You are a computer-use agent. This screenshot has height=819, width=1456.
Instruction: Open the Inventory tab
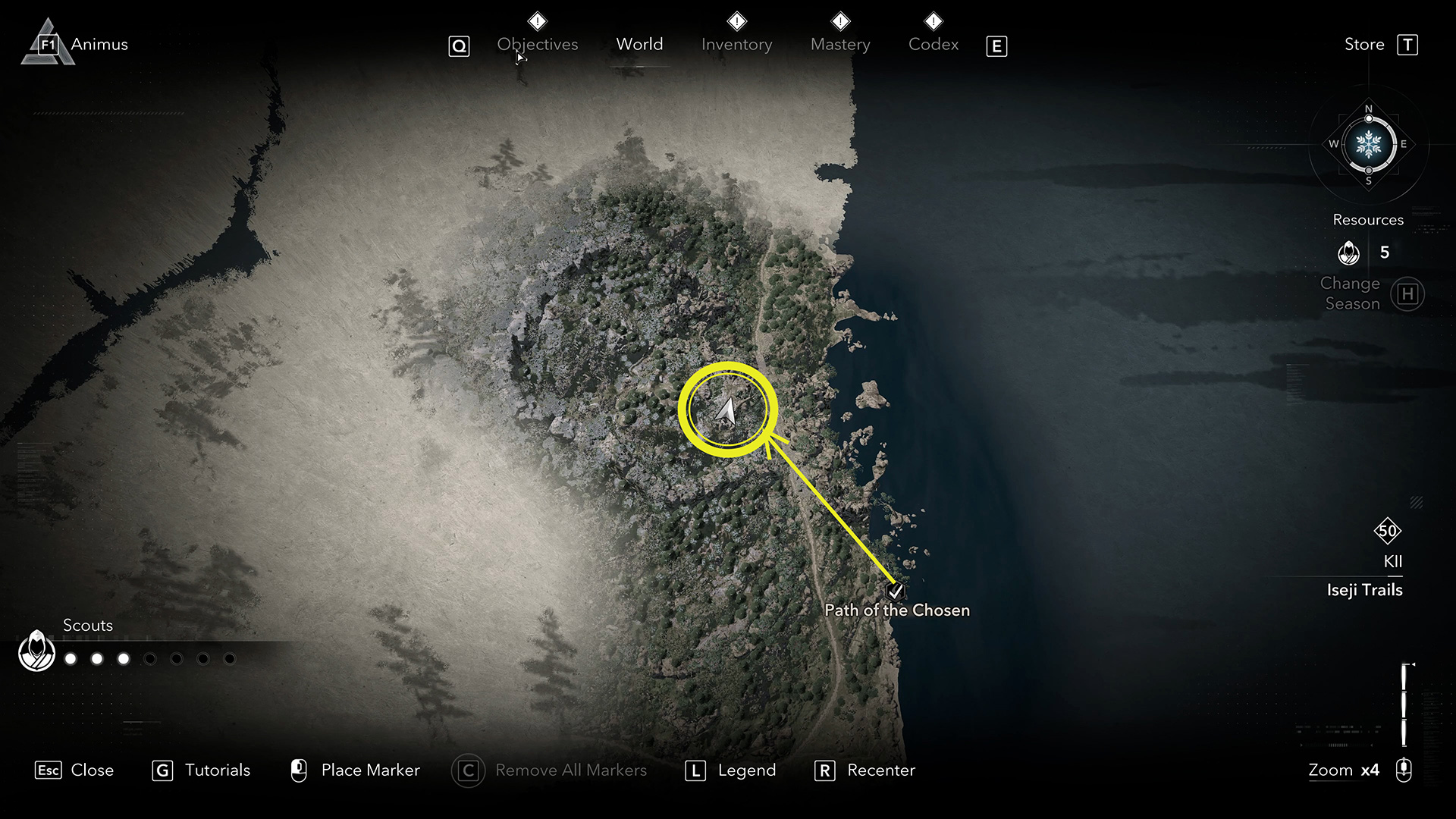[736, 45]
